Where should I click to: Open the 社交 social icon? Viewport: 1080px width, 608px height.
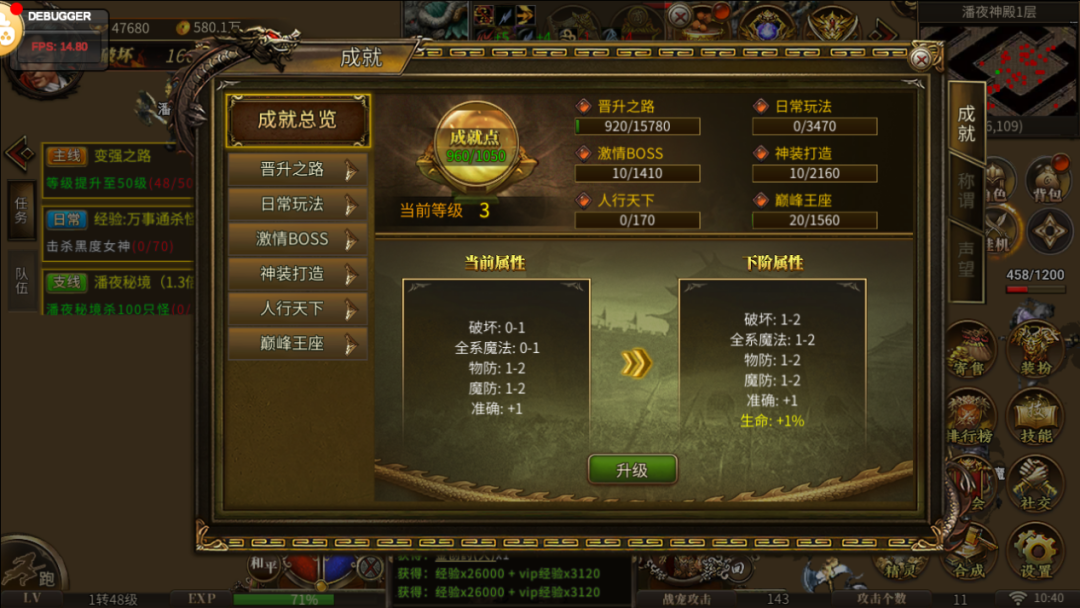click(1035, 485)
